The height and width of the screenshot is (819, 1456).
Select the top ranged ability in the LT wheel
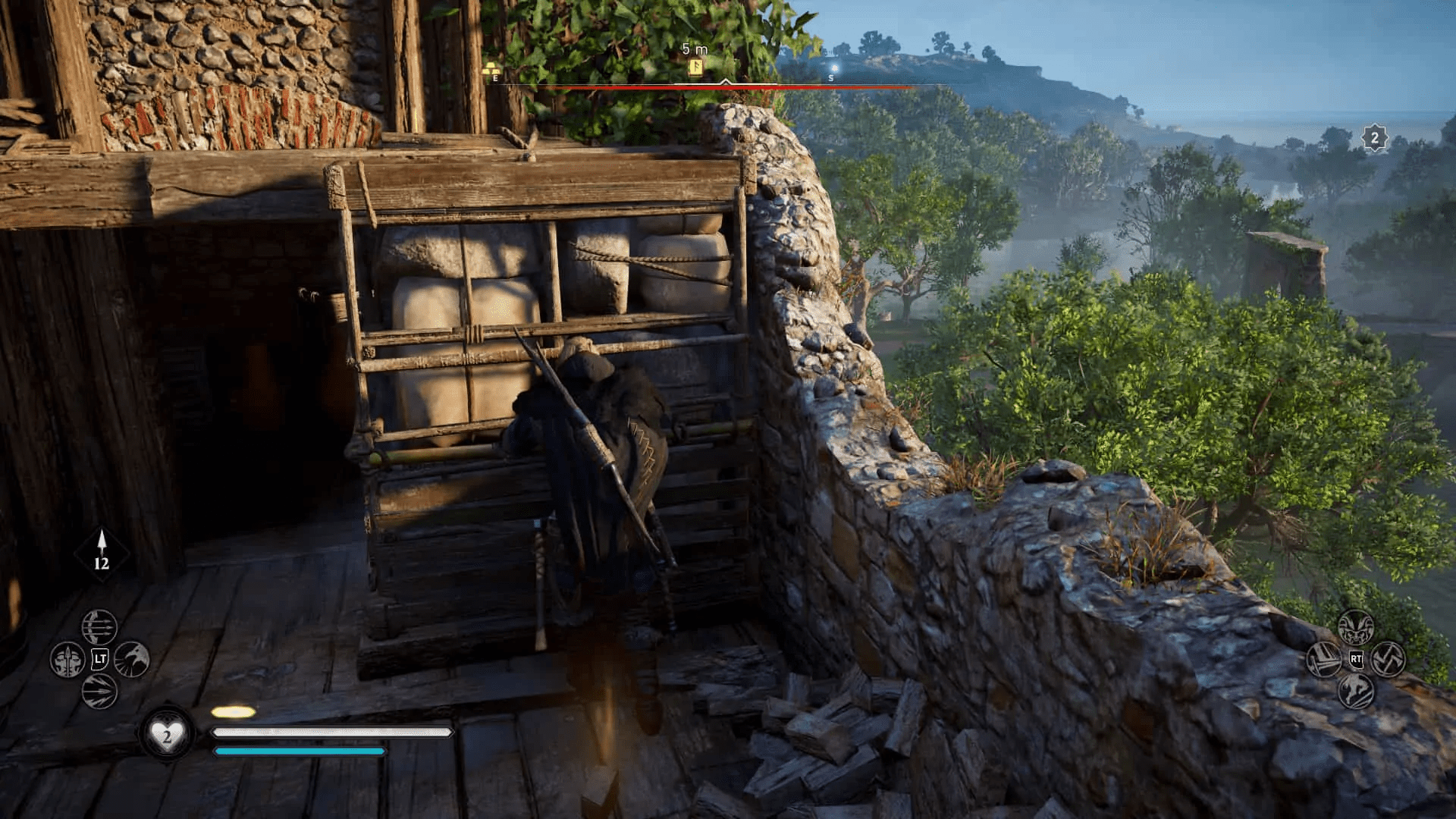[x=99, y=626]
